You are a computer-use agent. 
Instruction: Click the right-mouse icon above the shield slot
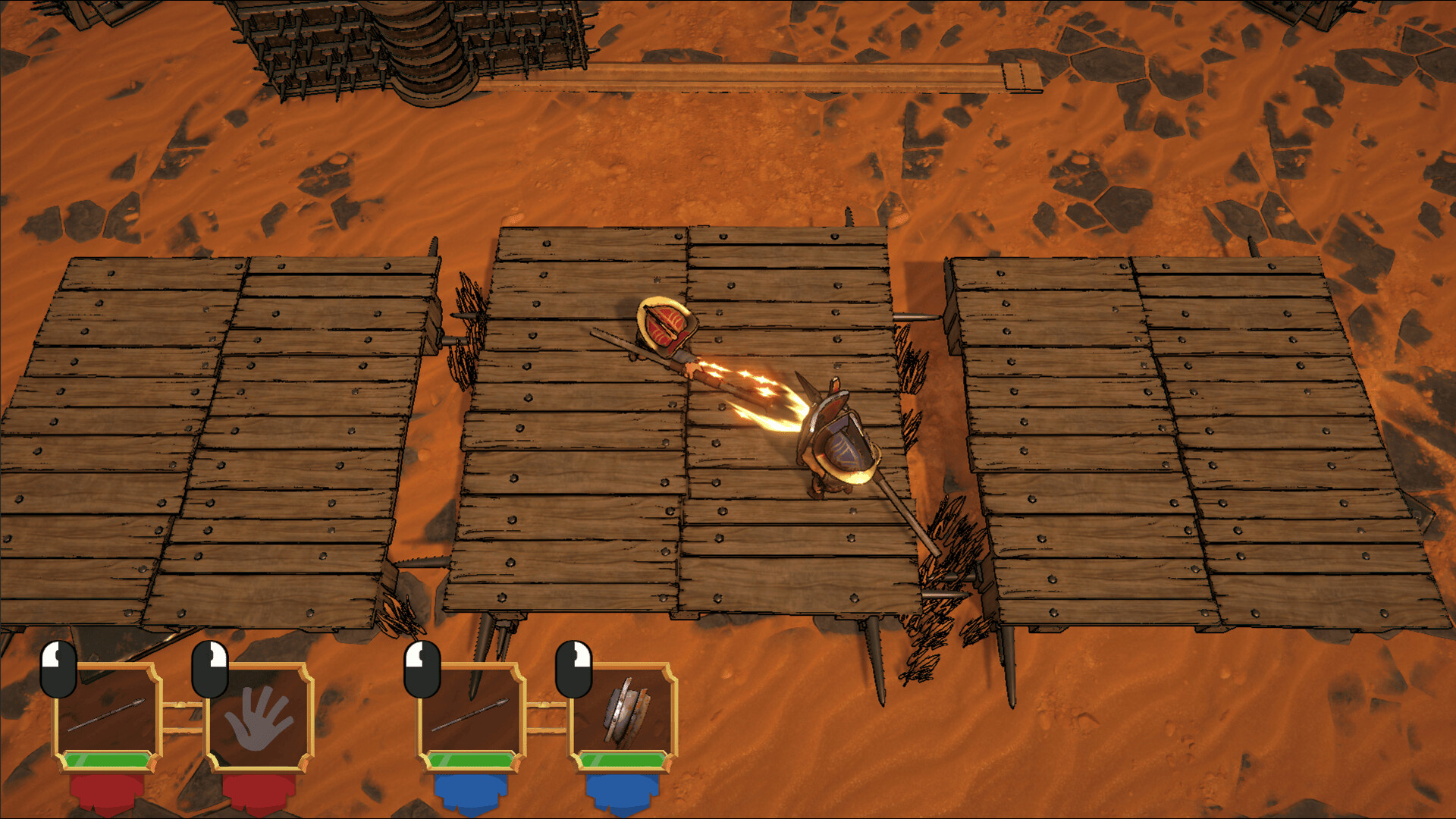573,667
